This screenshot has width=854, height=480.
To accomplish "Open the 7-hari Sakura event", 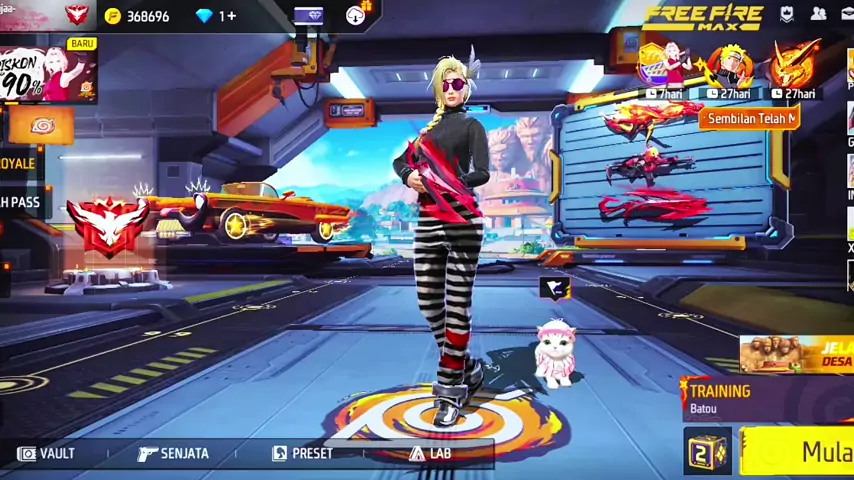I will coord(664,70).
